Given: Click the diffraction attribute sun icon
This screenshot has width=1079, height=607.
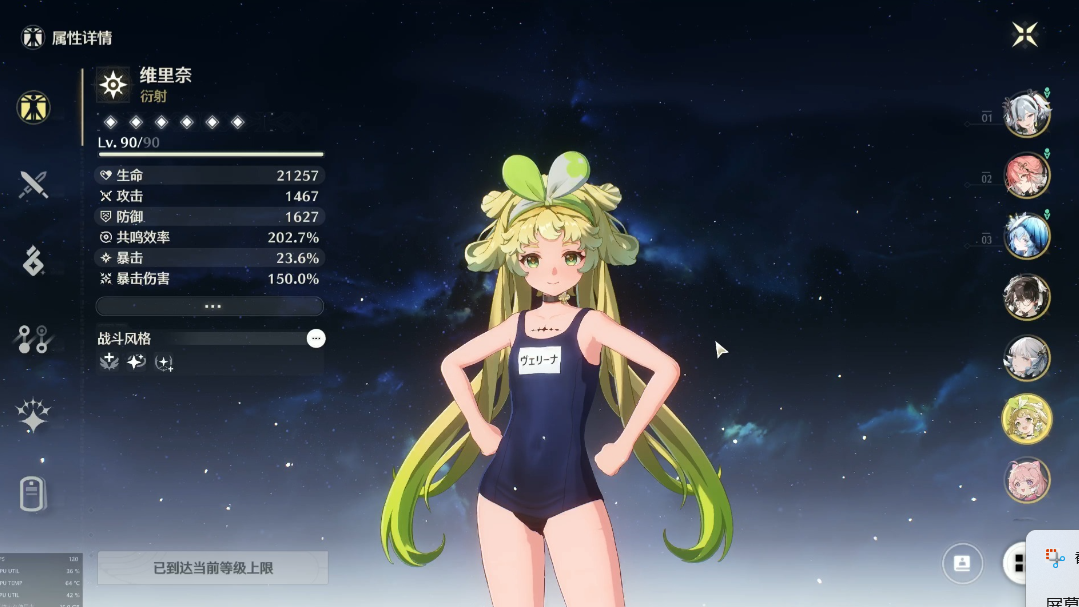Looking at the screenshot, I should [113, 85].
